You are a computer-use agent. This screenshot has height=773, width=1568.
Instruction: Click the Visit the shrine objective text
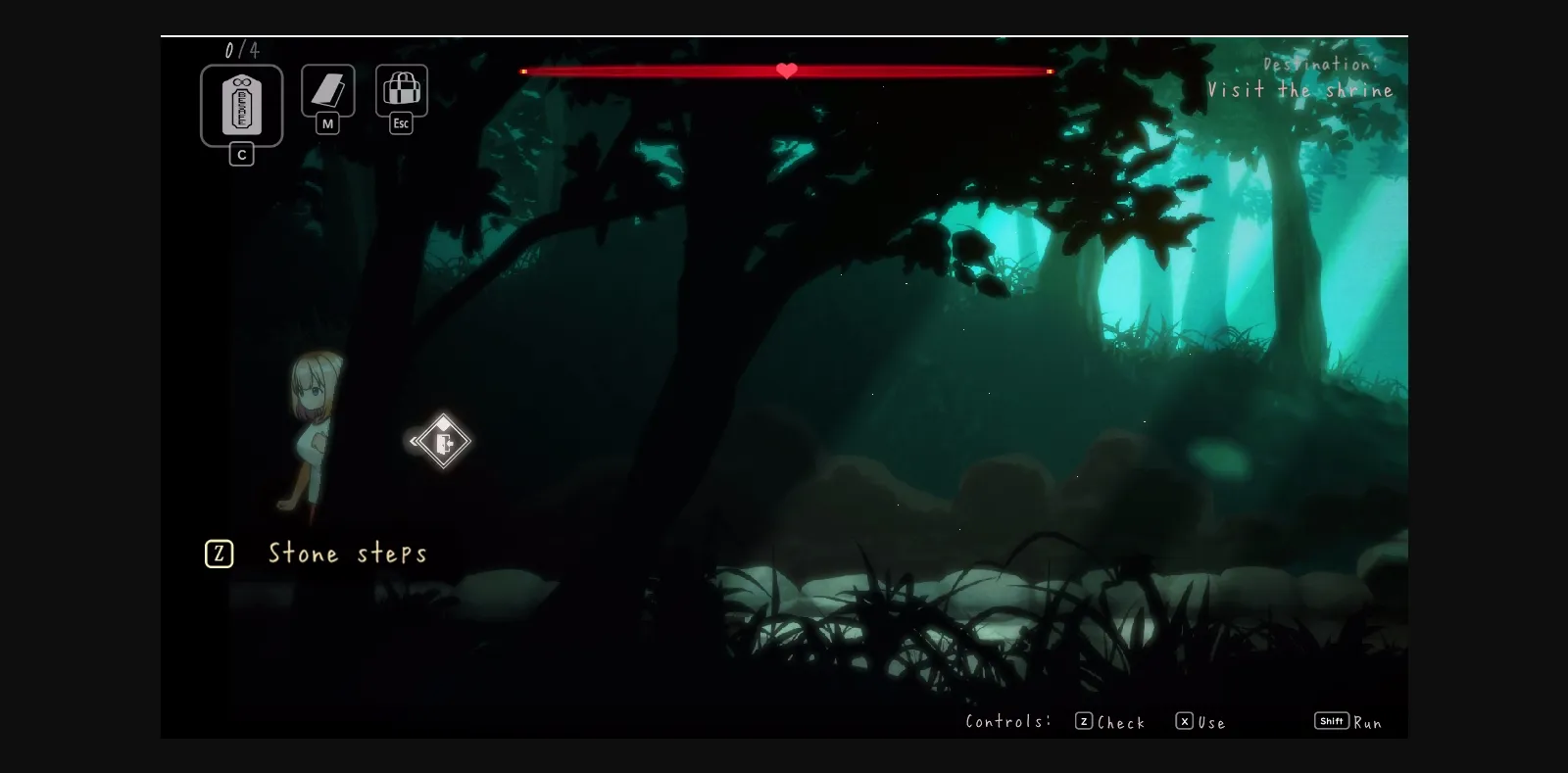(x=1301, y=90)
